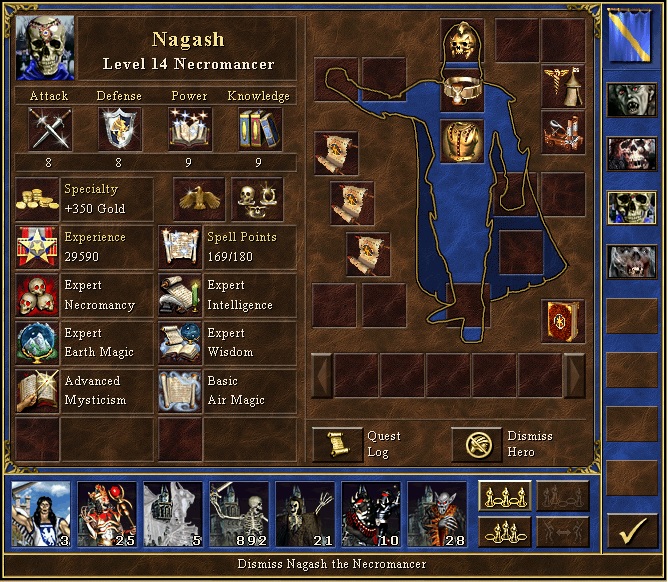Open the Quest Log

pyautogui.click(x=337, y=444)
